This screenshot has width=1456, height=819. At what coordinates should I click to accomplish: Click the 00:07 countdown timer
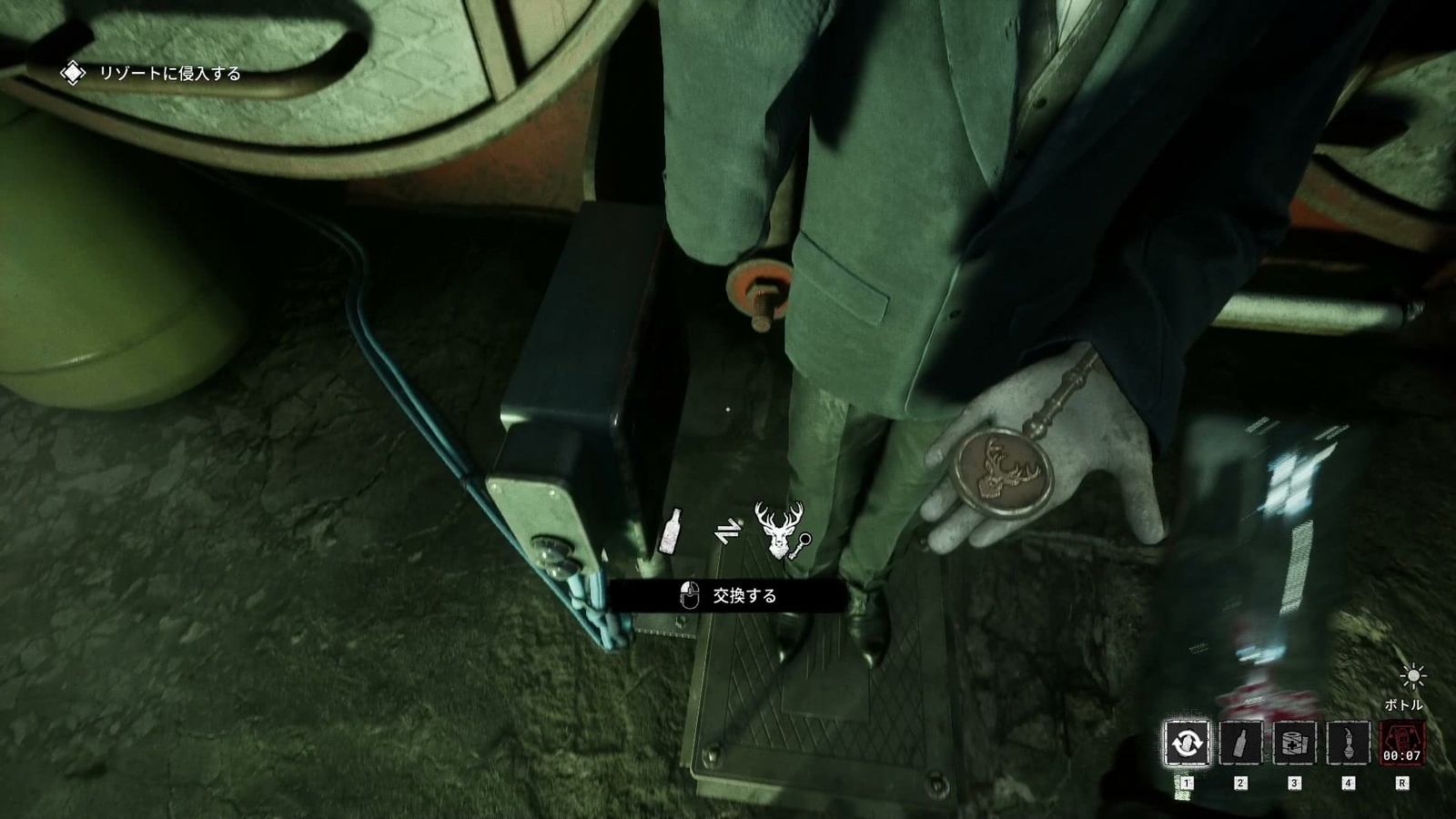(x=1402, y=754)
